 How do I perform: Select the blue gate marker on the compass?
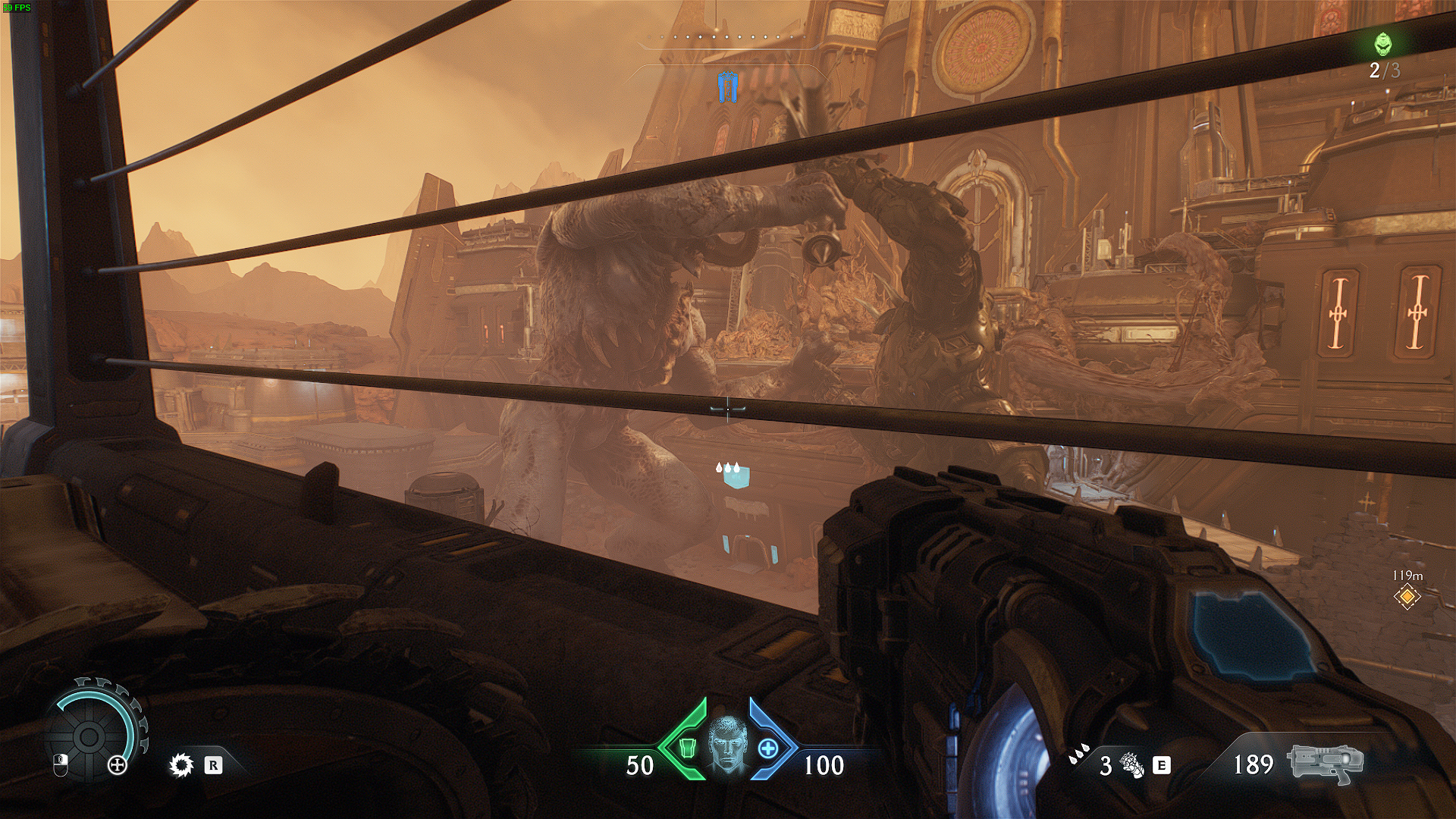click(727, 87)
